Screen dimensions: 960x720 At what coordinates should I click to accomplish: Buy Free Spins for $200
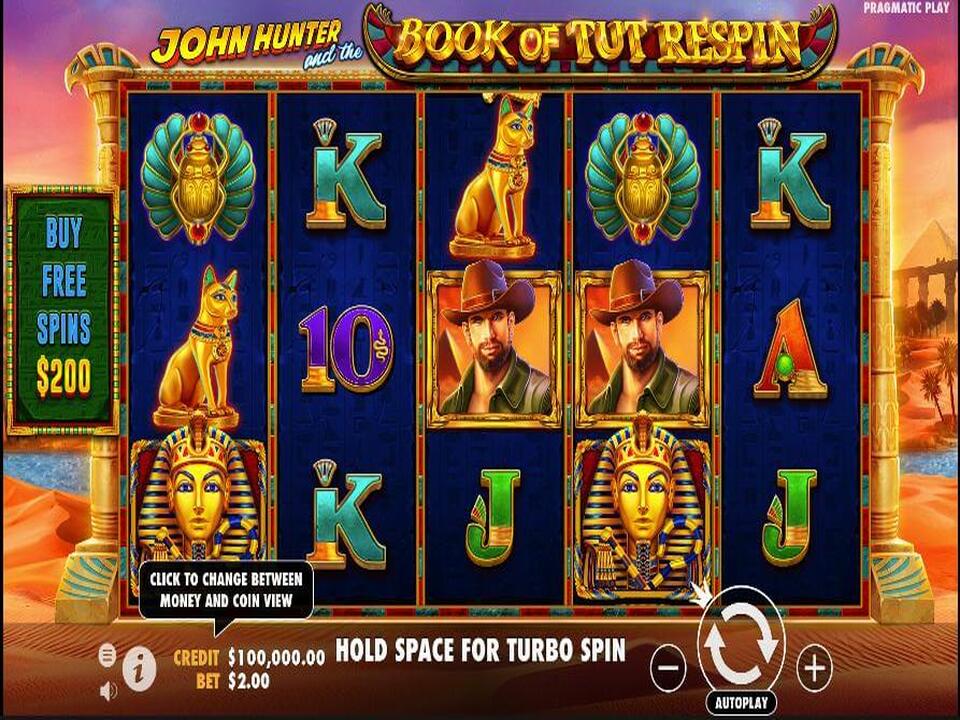pyautogui.click(x=63, y=310)
